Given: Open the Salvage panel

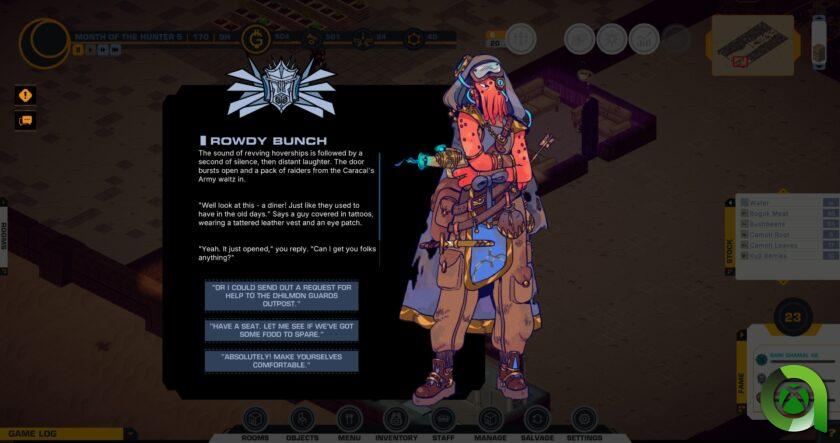Looking at the screenshot, I should pos(537,421).
